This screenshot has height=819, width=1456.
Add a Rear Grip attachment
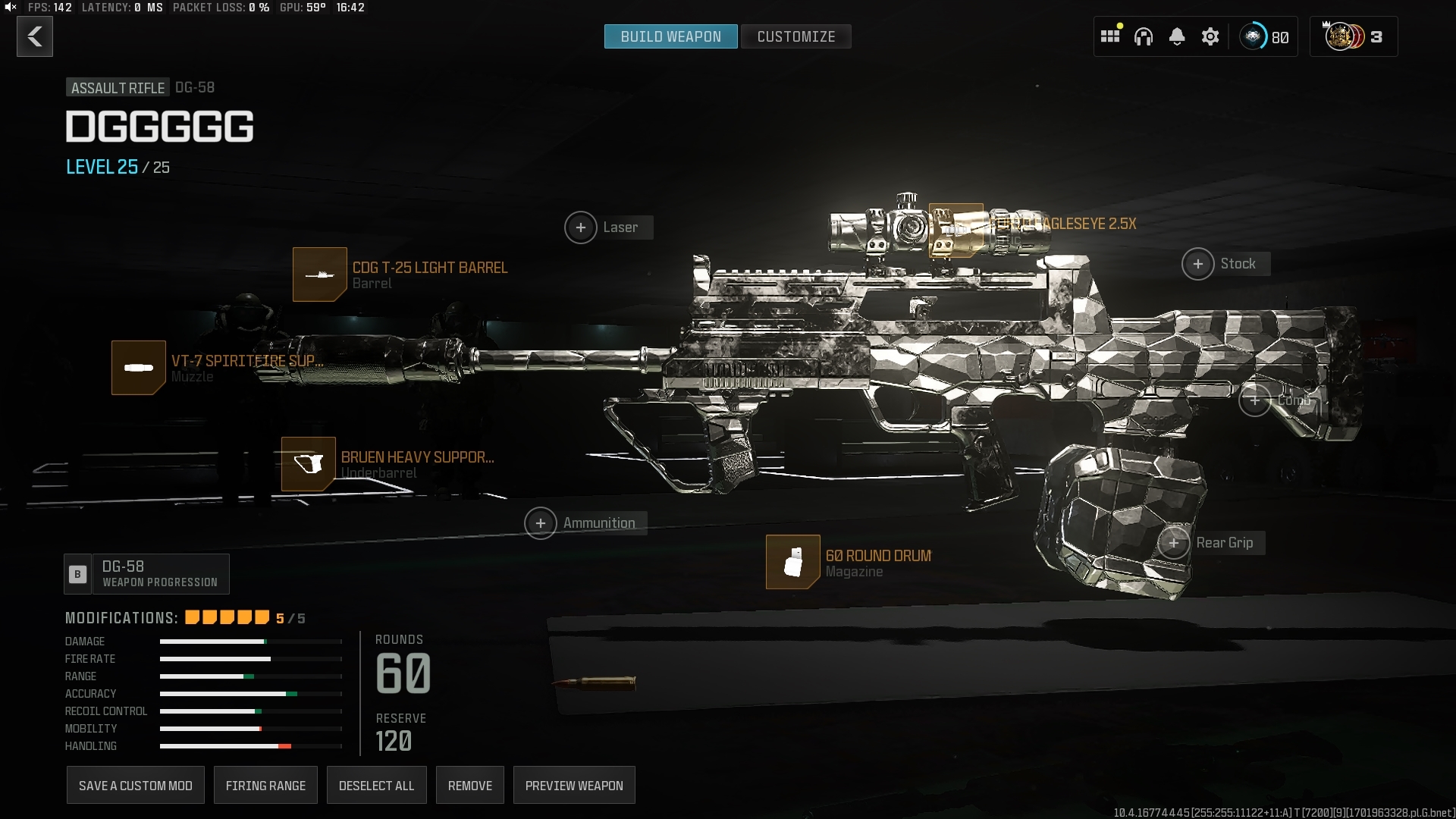[1174, 543]
